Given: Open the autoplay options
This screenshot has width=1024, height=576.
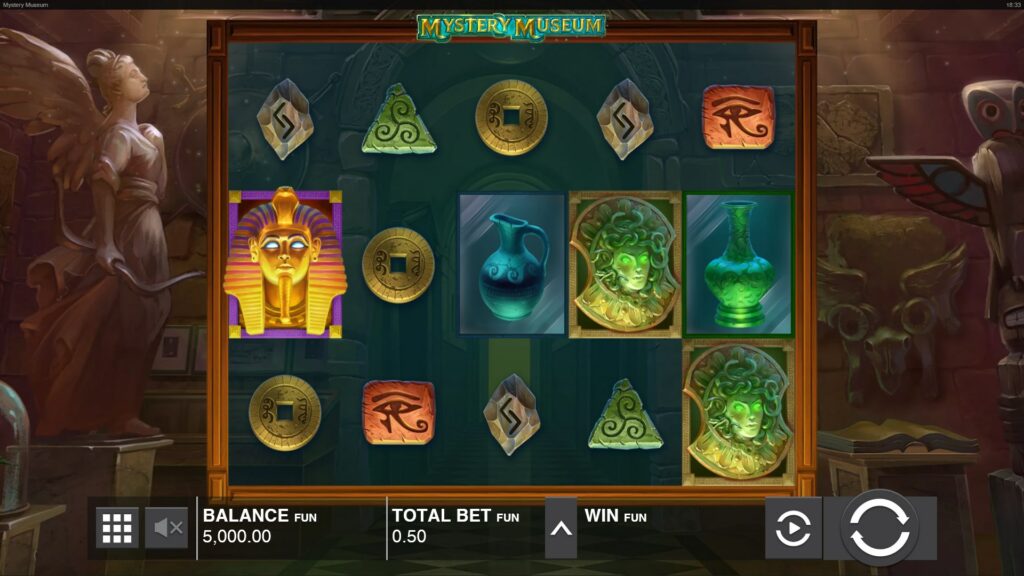Looking at the screenshot, I should [793, 527].
